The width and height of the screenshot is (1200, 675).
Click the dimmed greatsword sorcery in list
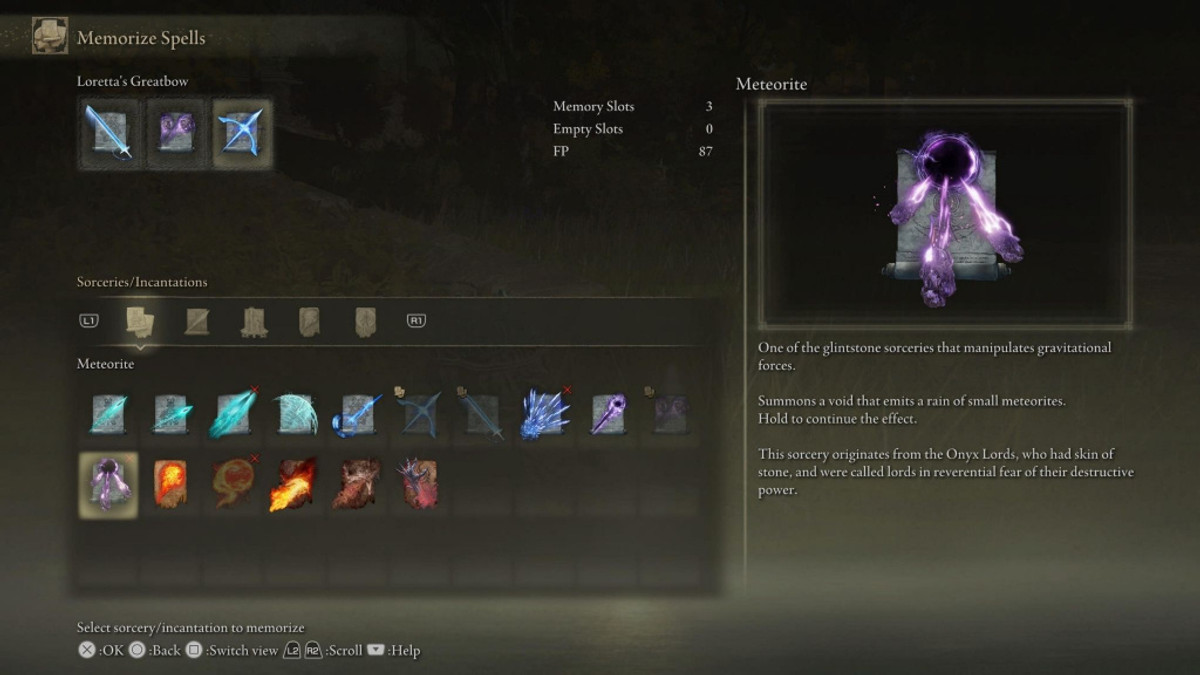pos(480,414)
